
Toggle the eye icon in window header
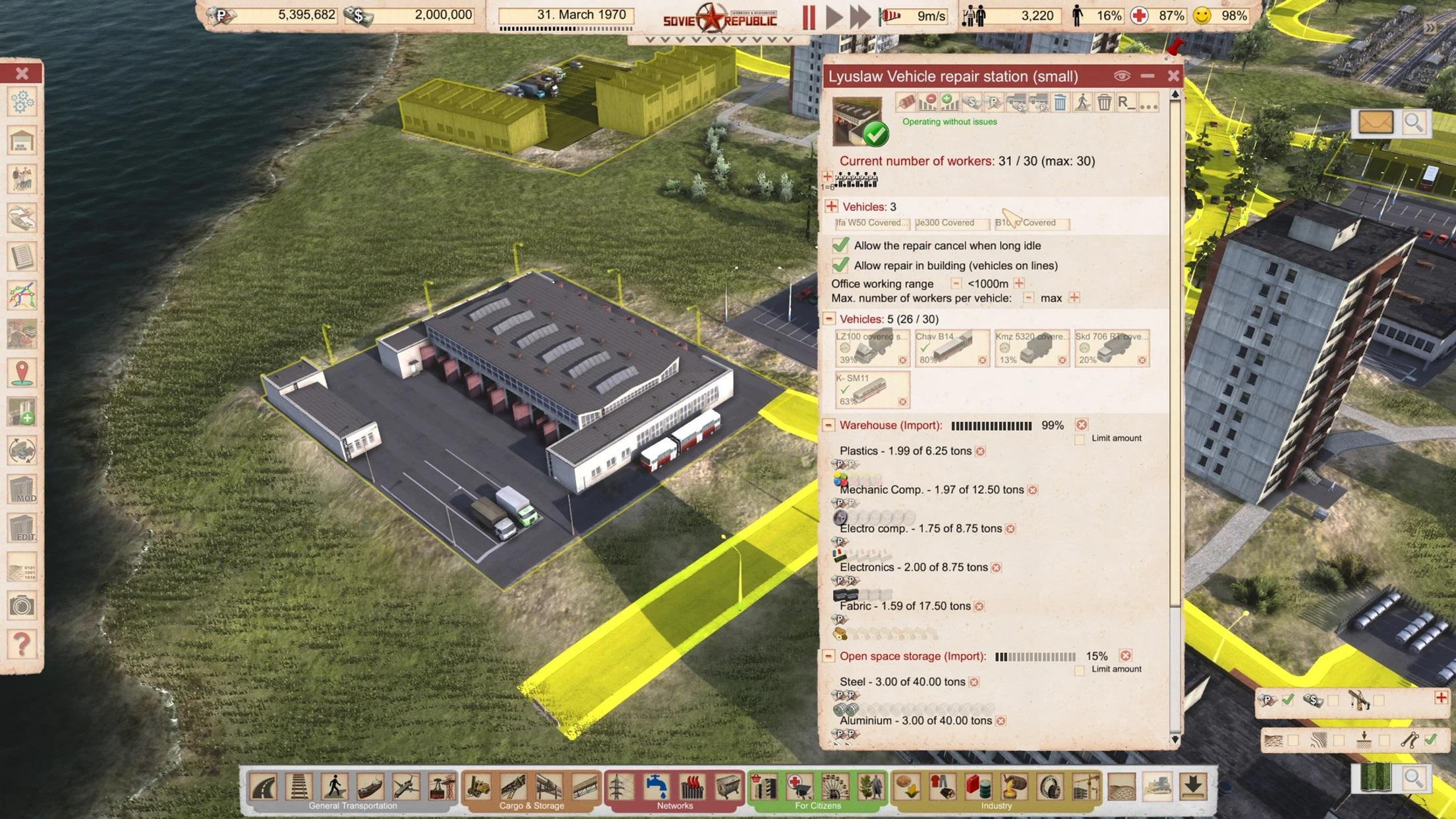(x=1122, y=76)
